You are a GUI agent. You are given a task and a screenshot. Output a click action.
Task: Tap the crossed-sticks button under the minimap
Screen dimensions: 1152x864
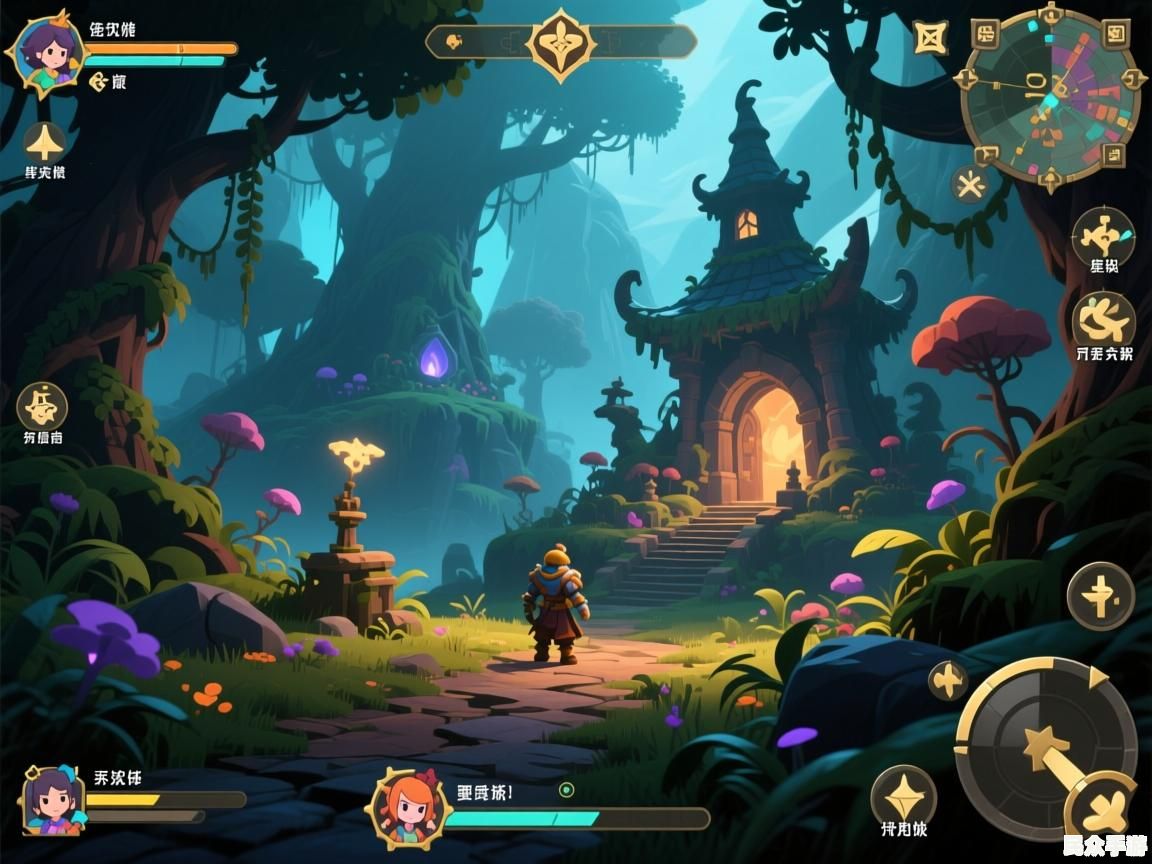pos(969,185)
